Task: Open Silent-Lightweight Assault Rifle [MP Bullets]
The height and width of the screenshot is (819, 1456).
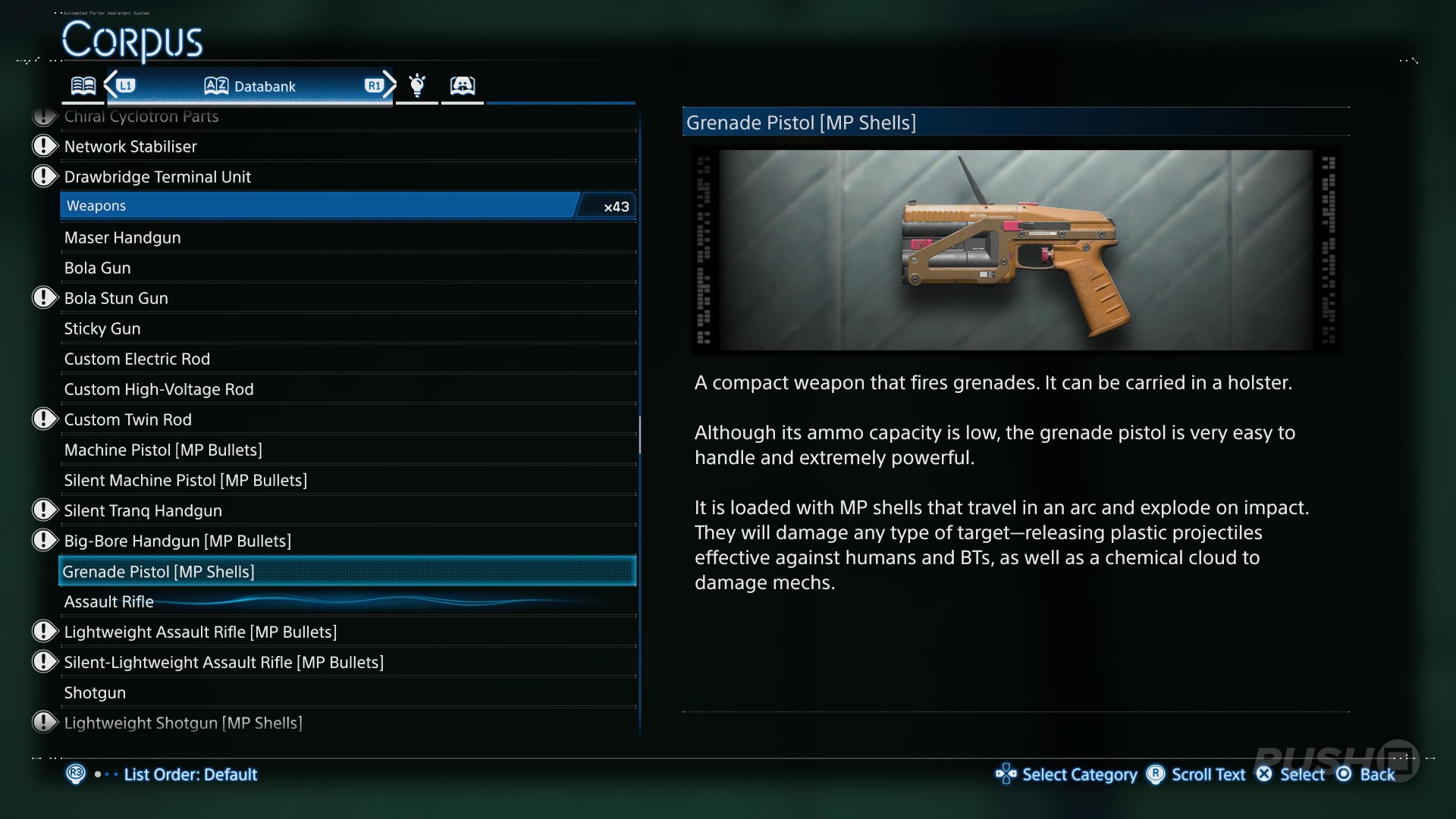Action: (x=224, y=662)
